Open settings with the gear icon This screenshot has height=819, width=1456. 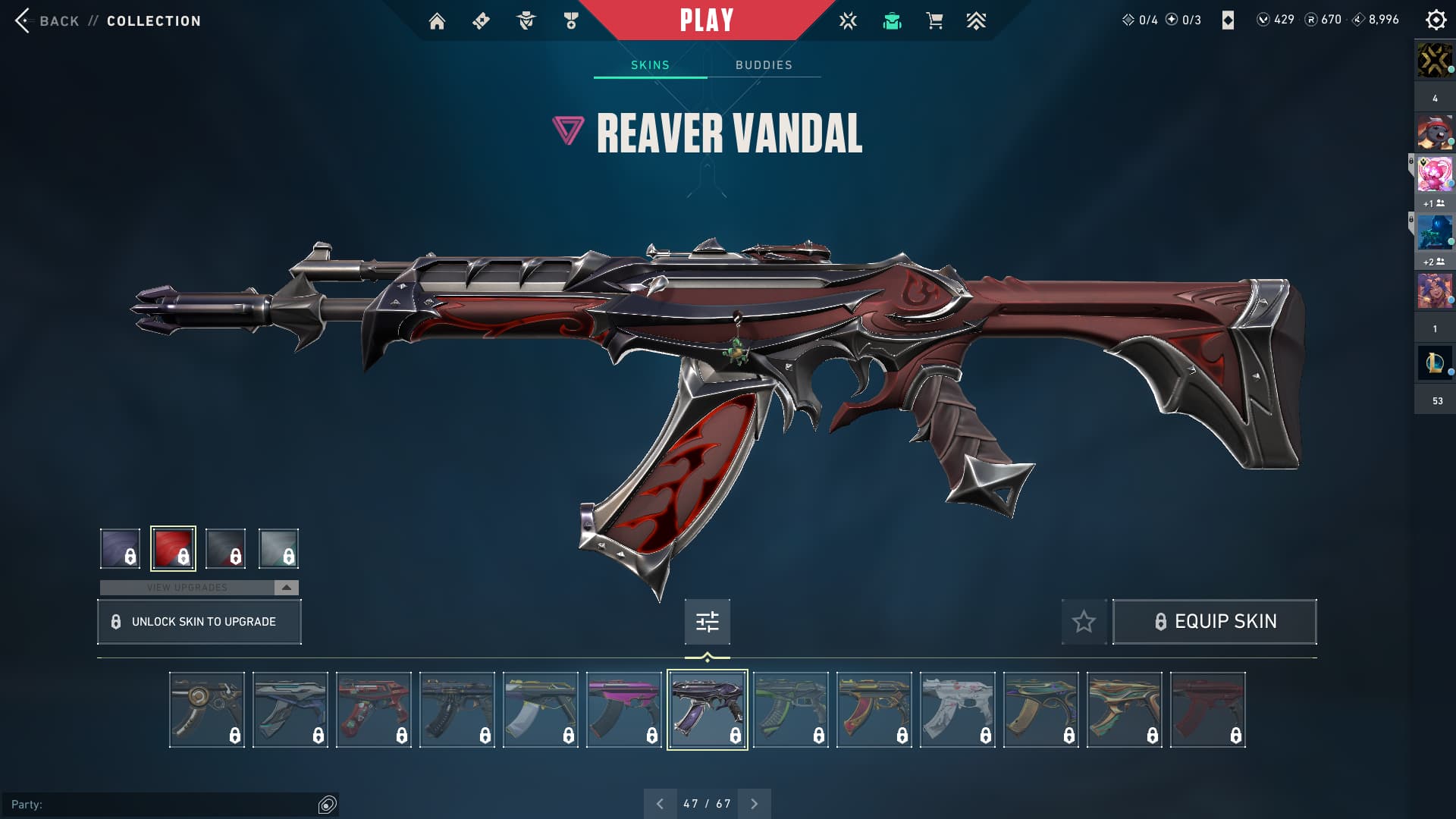click(x=1436, y=20)
